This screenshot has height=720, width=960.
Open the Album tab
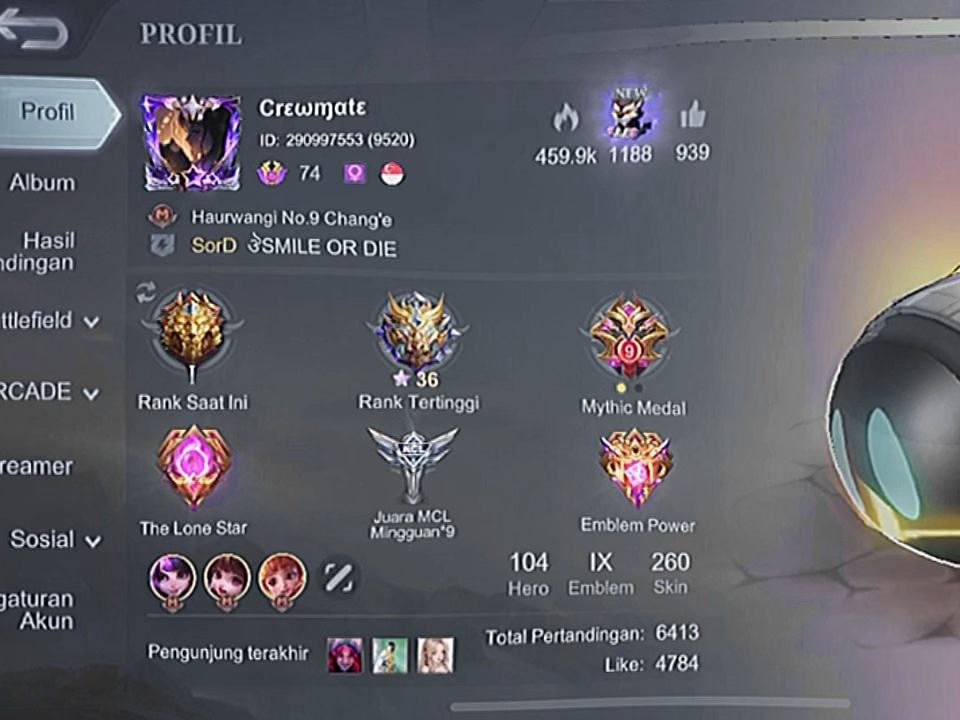click(42, 183)
